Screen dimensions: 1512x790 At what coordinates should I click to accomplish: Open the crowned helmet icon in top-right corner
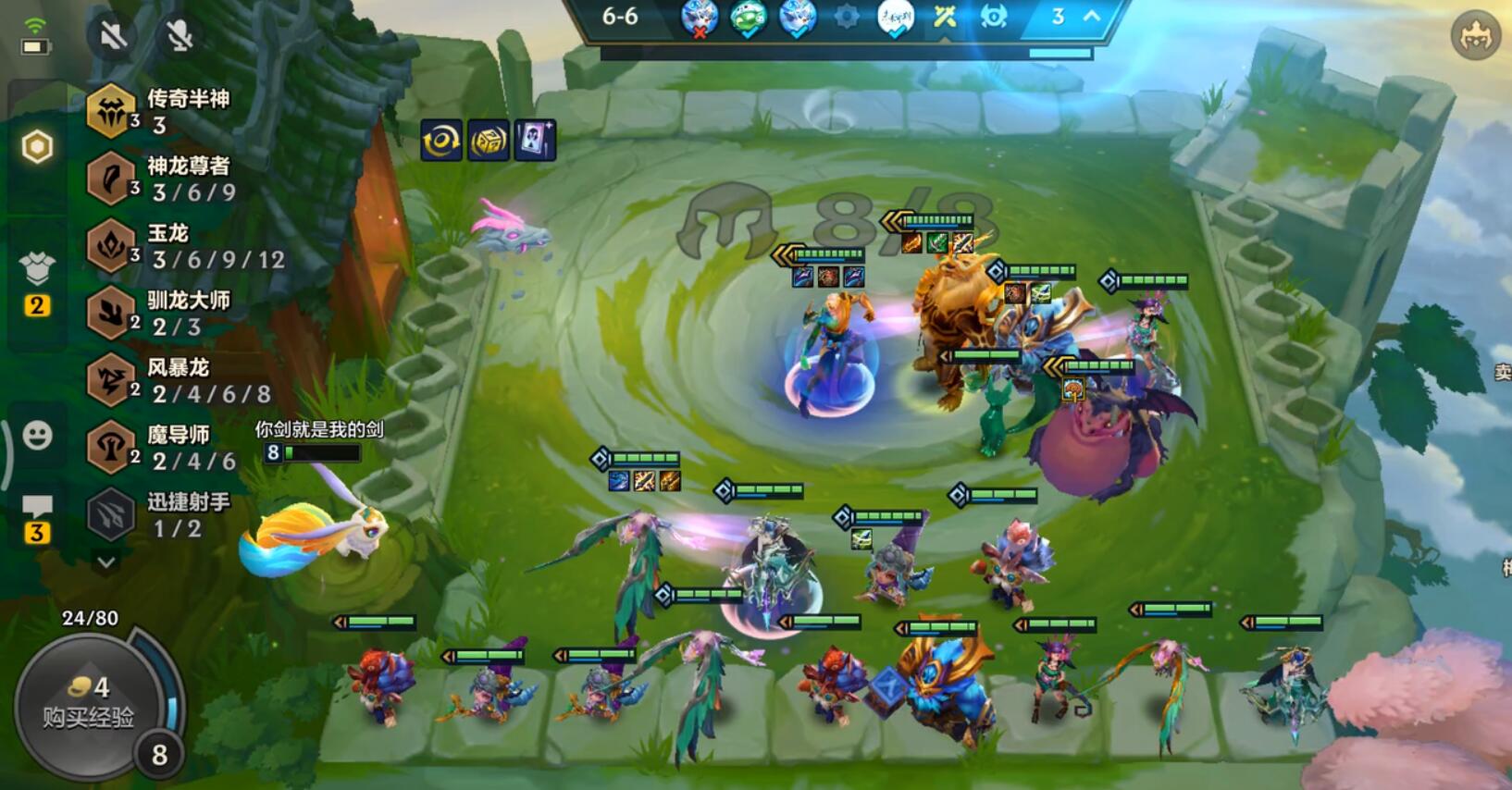click(x=1475, y=36)
